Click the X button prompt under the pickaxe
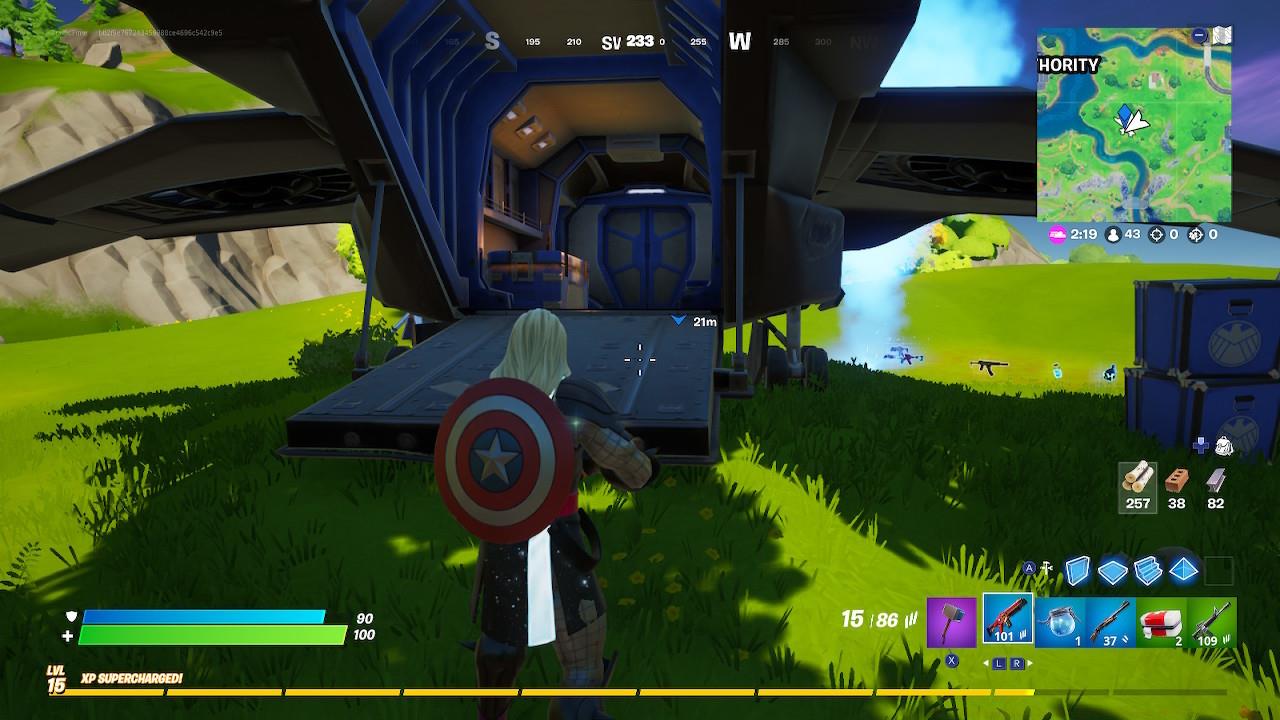 (x=951, y=661)
